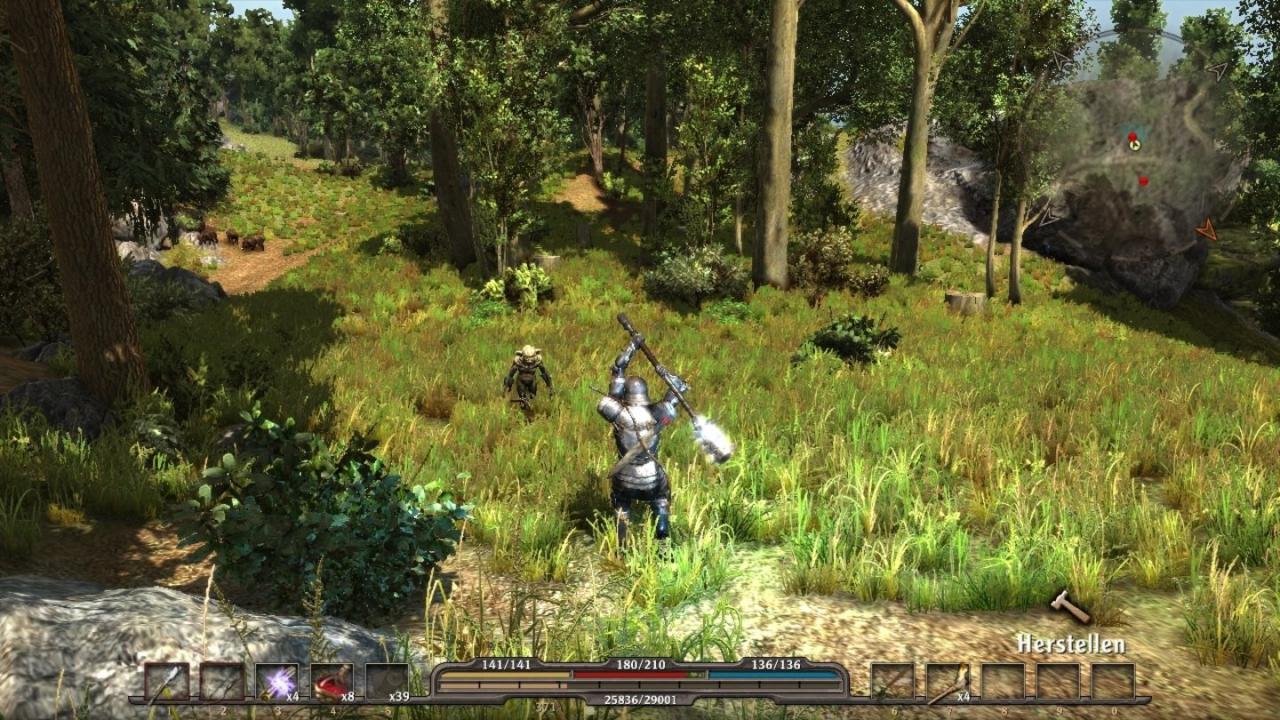This screenshot has height=720, width=1280.
Task: Select the weapon in quickslot 1
Action: [x=165, y=681]
